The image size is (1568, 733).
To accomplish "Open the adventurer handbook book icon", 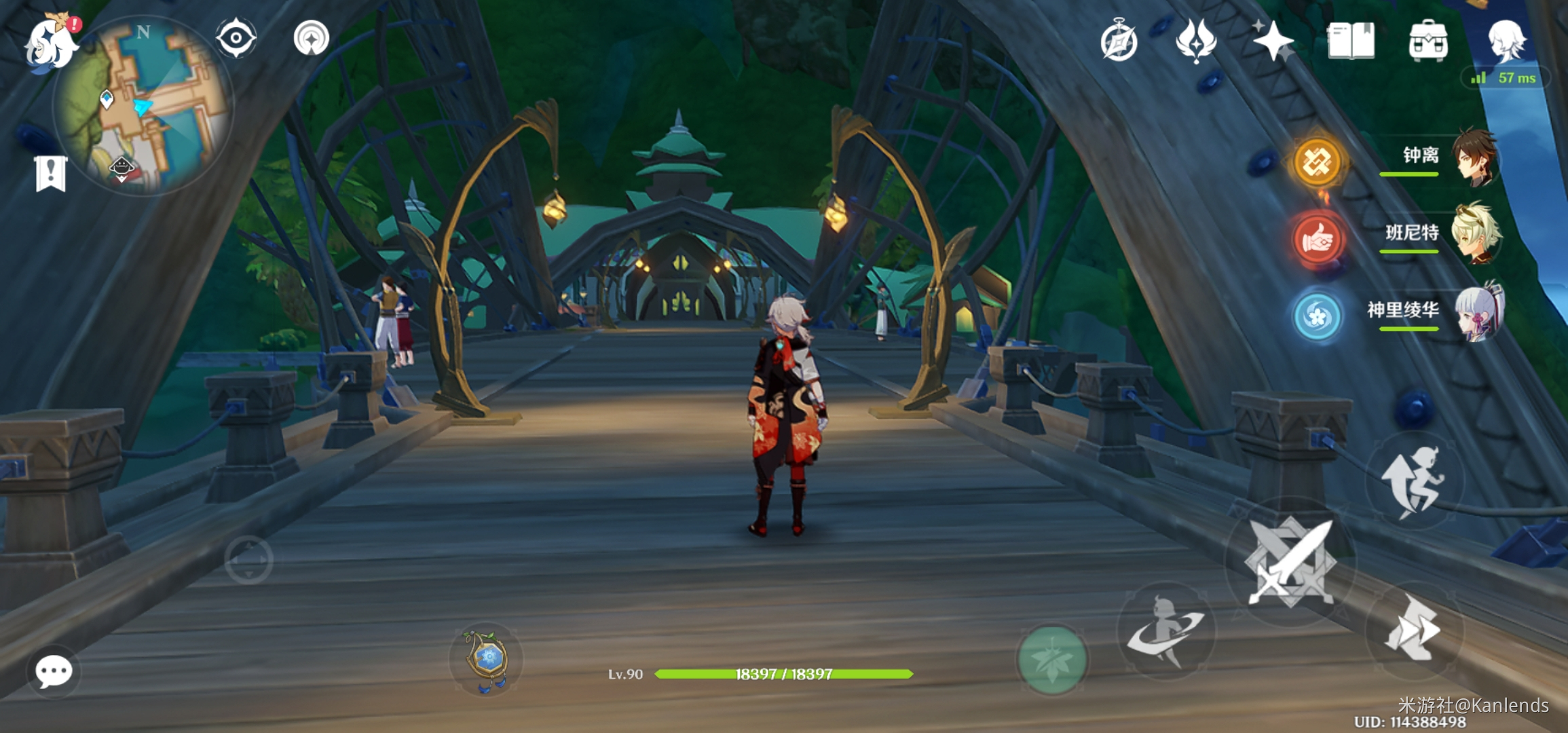I will 1351,41.
